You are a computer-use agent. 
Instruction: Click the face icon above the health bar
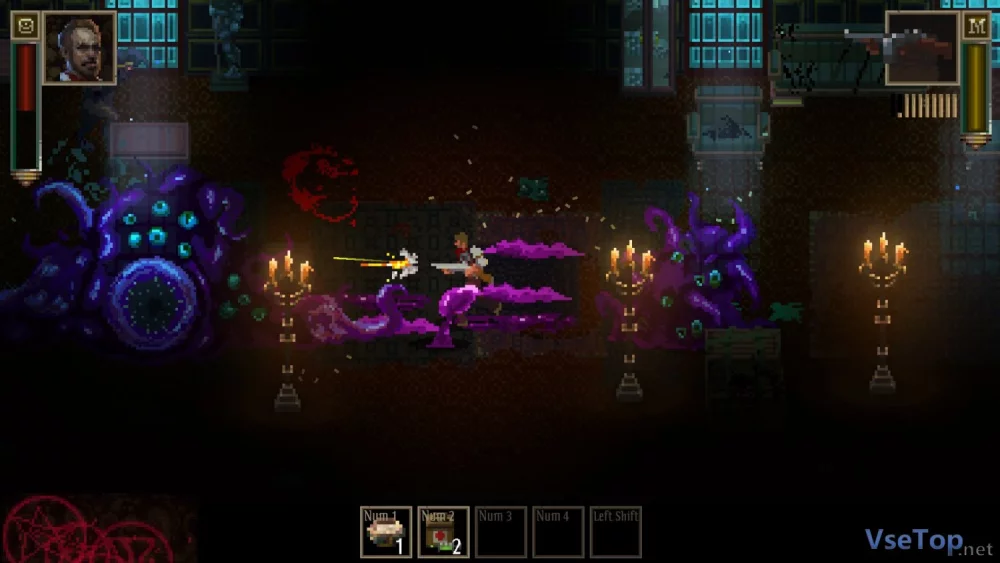[x=25, y=26]
